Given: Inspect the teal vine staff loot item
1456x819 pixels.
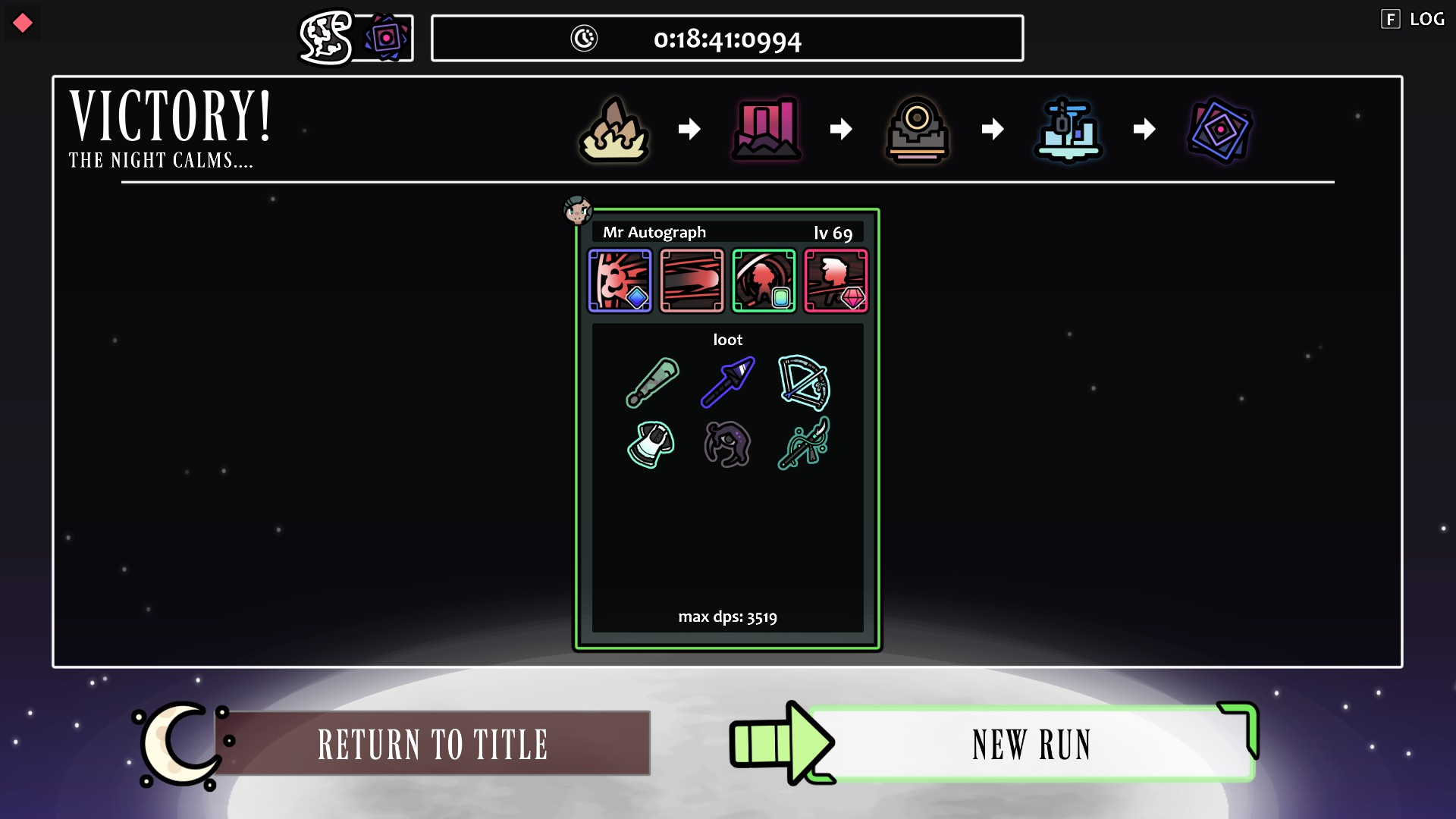Looking at the screenshot, I should (804, 444).
